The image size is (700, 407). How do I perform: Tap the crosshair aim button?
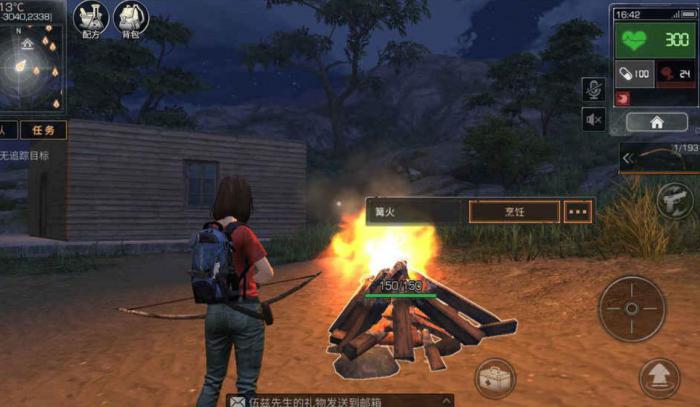click(x=632, y=308)
